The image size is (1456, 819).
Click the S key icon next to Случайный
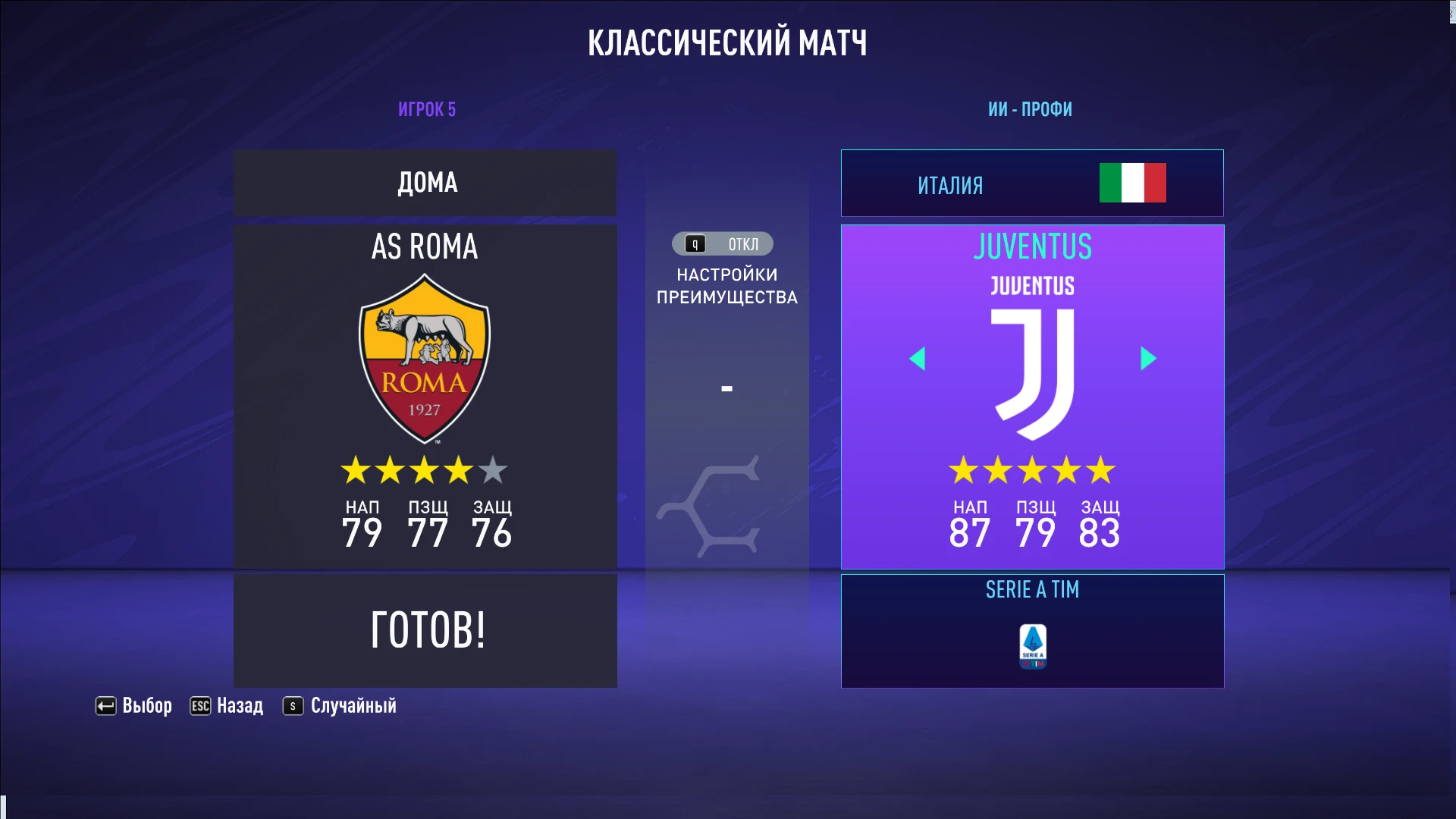pos(291,705)
